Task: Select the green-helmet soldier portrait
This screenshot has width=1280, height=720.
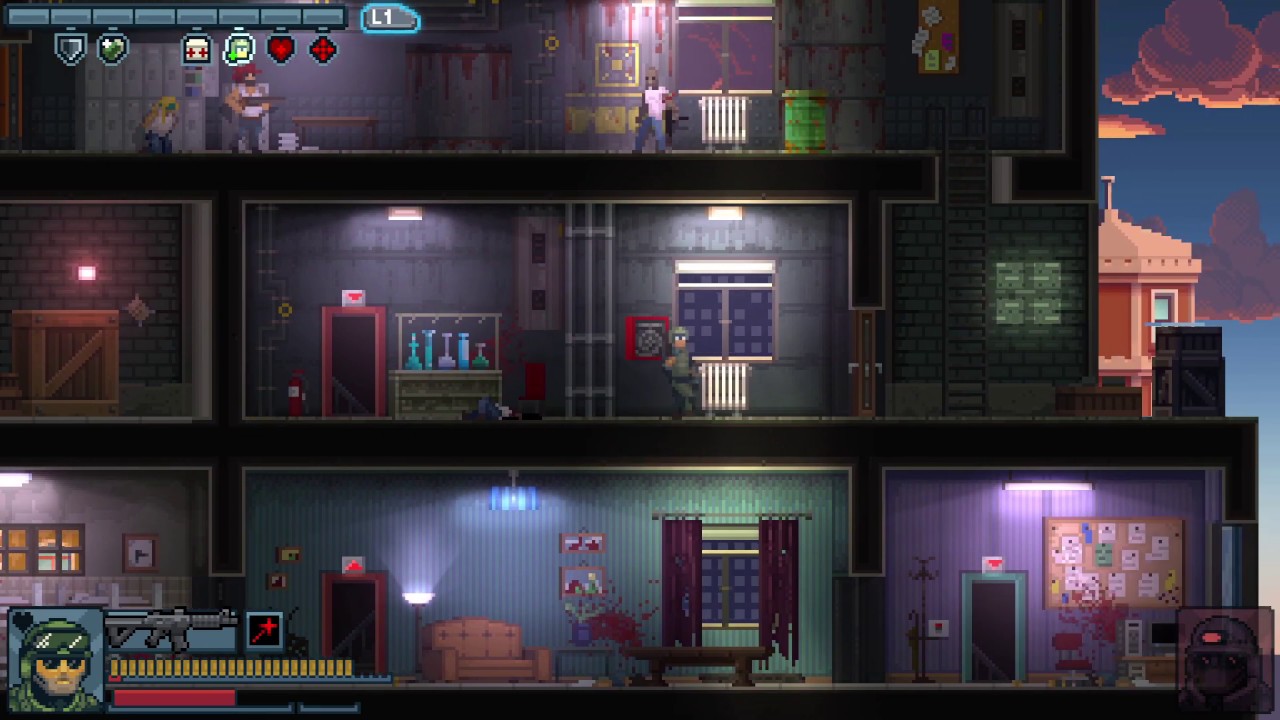Action: tap(56, 660)
